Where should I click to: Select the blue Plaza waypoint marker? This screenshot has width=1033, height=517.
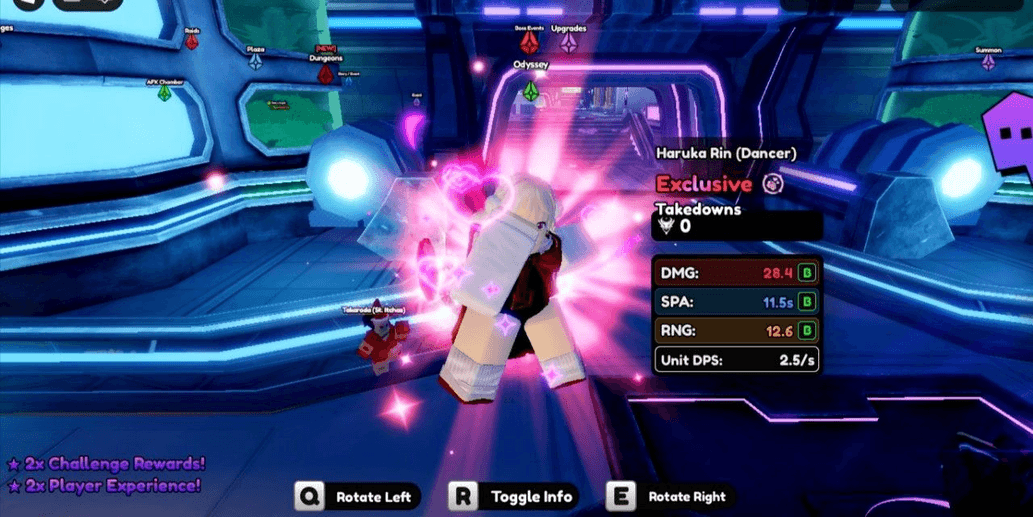(256, 61)
